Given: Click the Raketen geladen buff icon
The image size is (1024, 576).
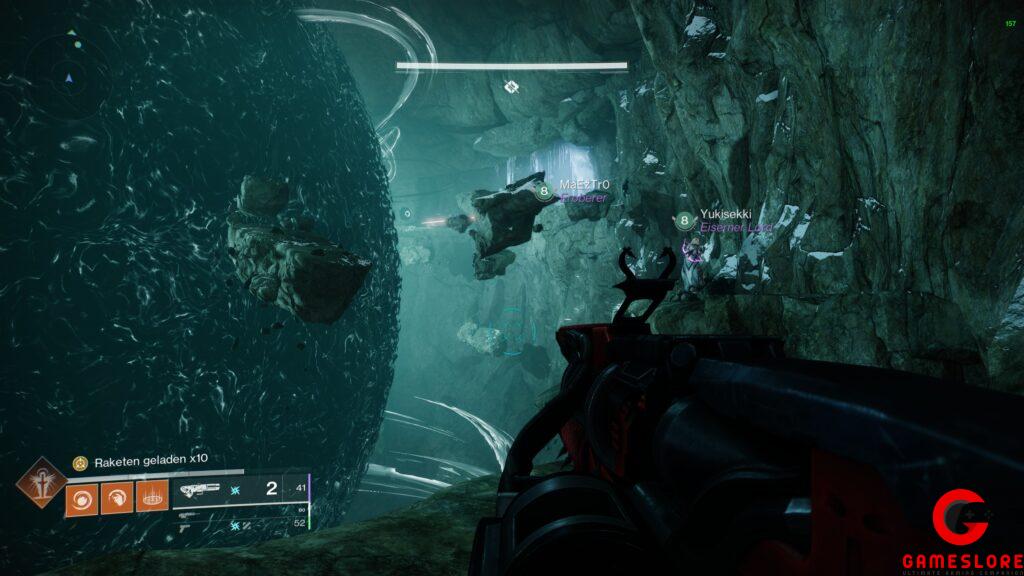Looking at the screenshot, I should pyautogui.click(x=81, y=462).
